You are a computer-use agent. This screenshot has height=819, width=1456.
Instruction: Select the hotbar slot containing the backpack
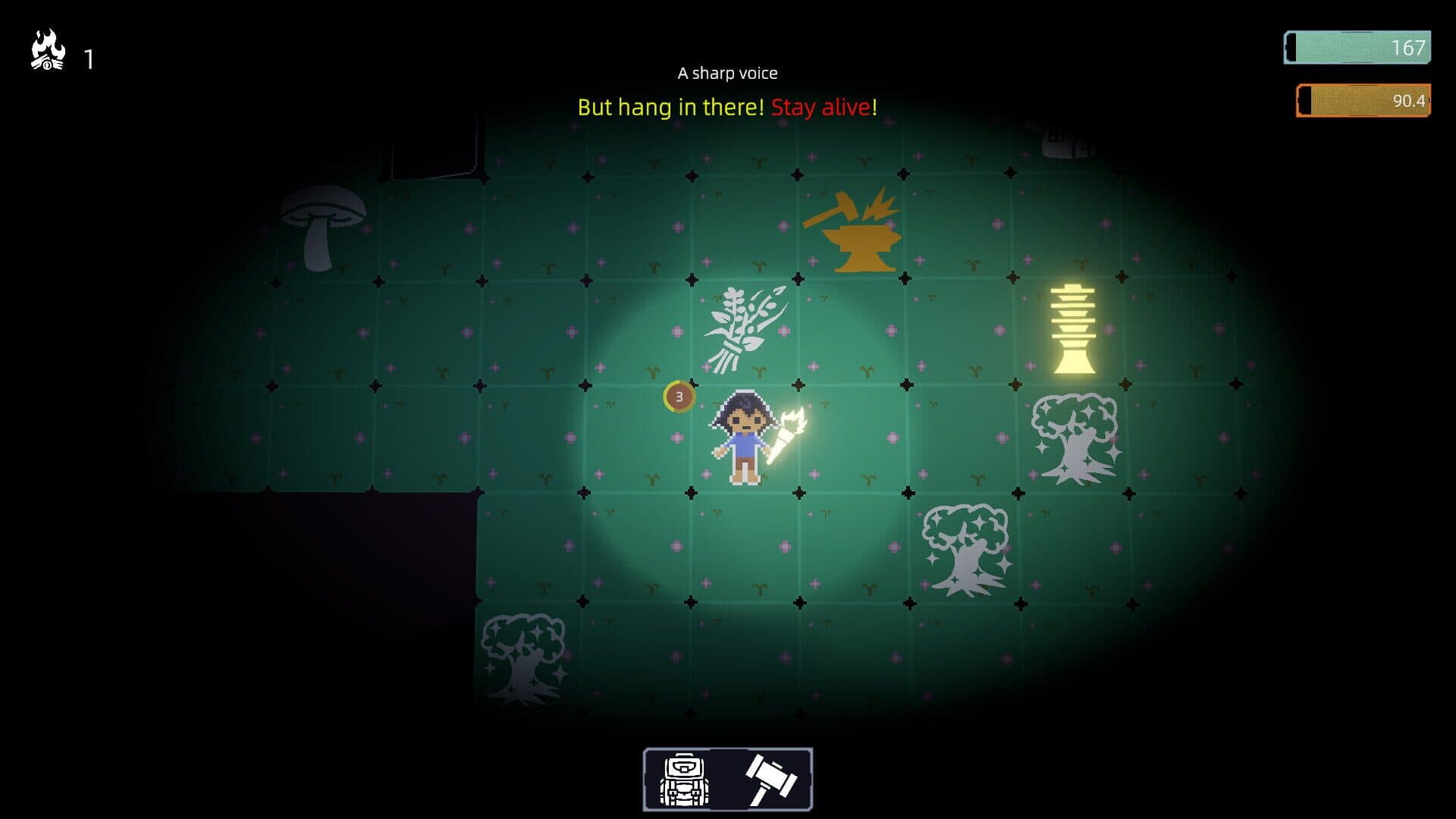pos(683,778)
